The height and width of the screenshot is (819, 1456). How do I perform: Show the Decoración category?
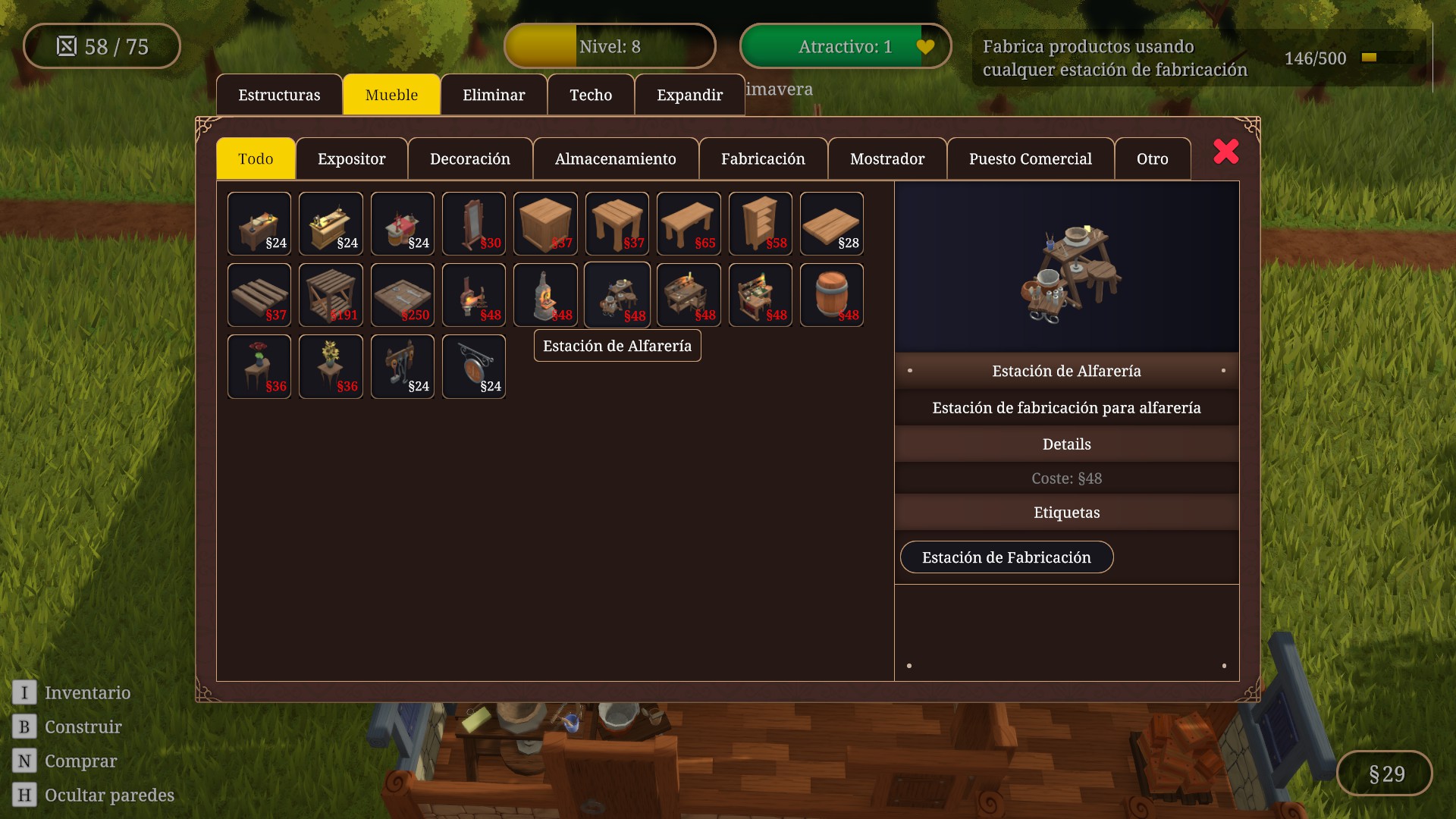click(x=470, y=158)
